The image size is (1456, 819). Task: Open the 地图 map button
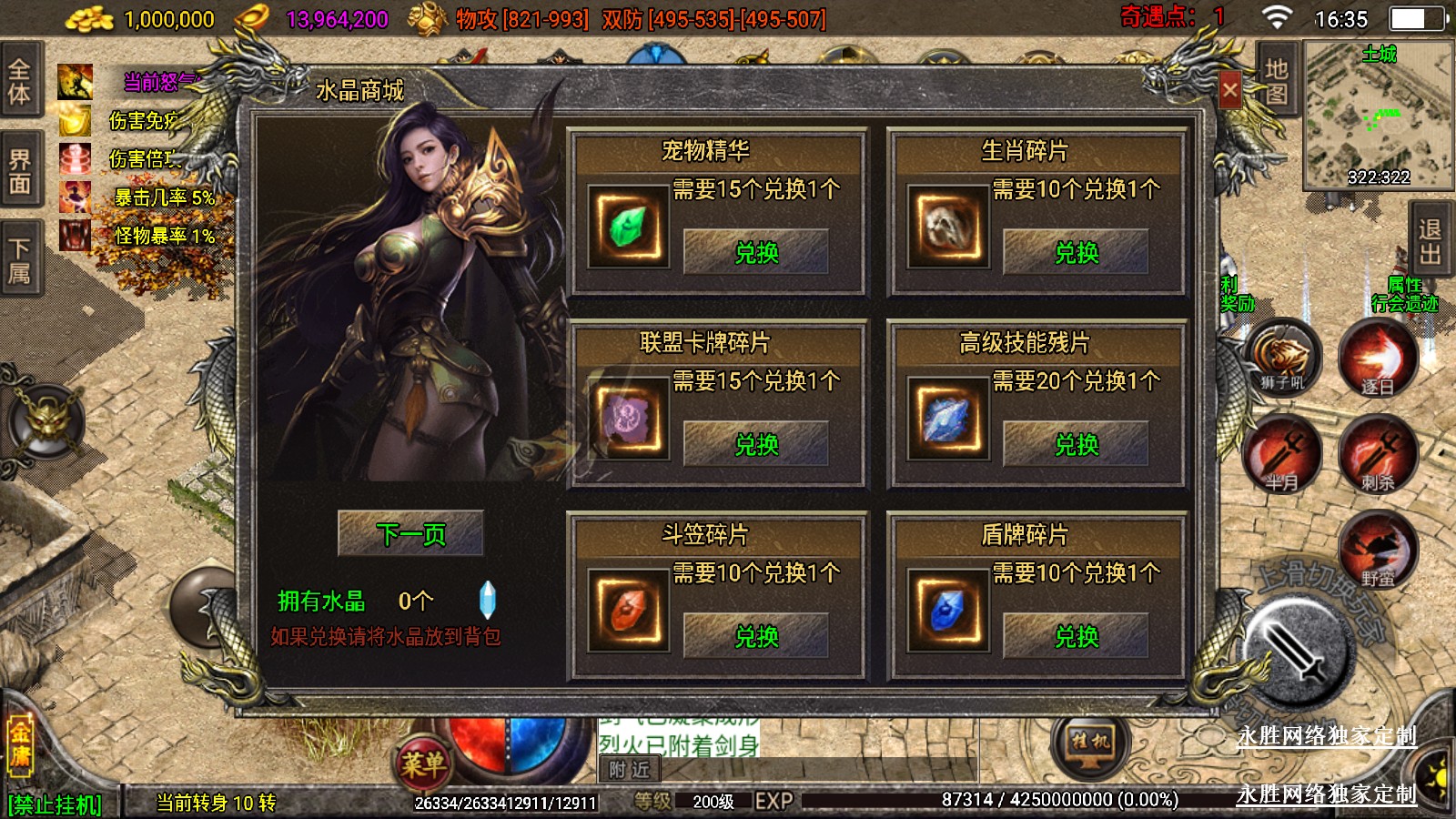click(1276, 82)
